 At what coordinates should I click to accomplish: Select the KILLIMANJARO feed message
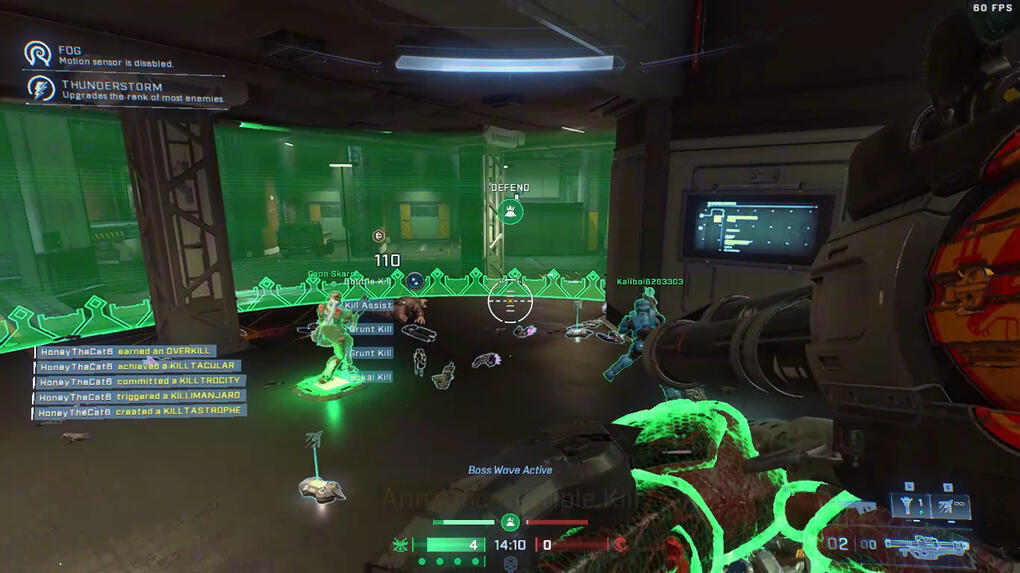[x=140, y=396]
